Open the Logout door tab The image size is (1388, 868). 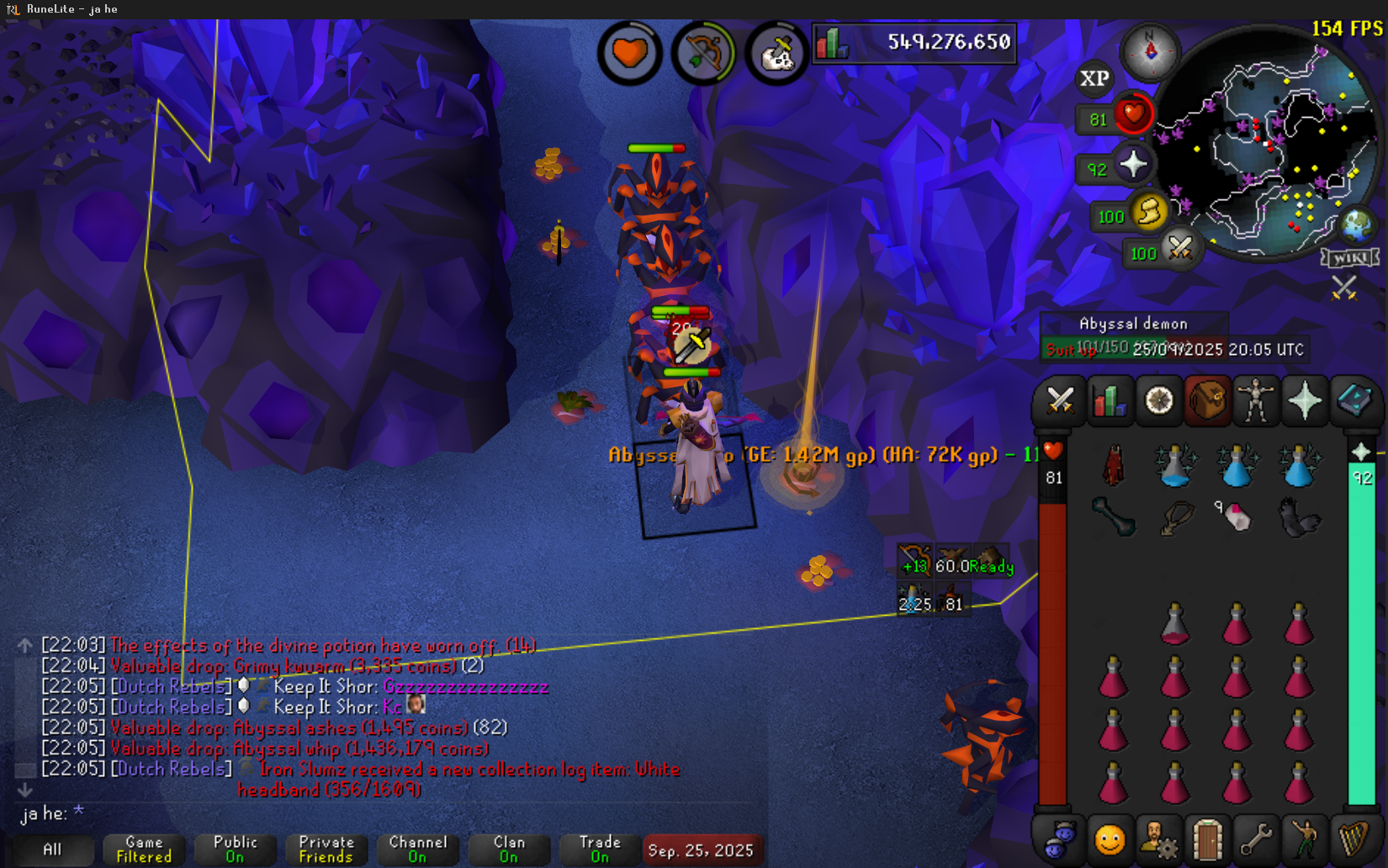(x=1208, y=839)
